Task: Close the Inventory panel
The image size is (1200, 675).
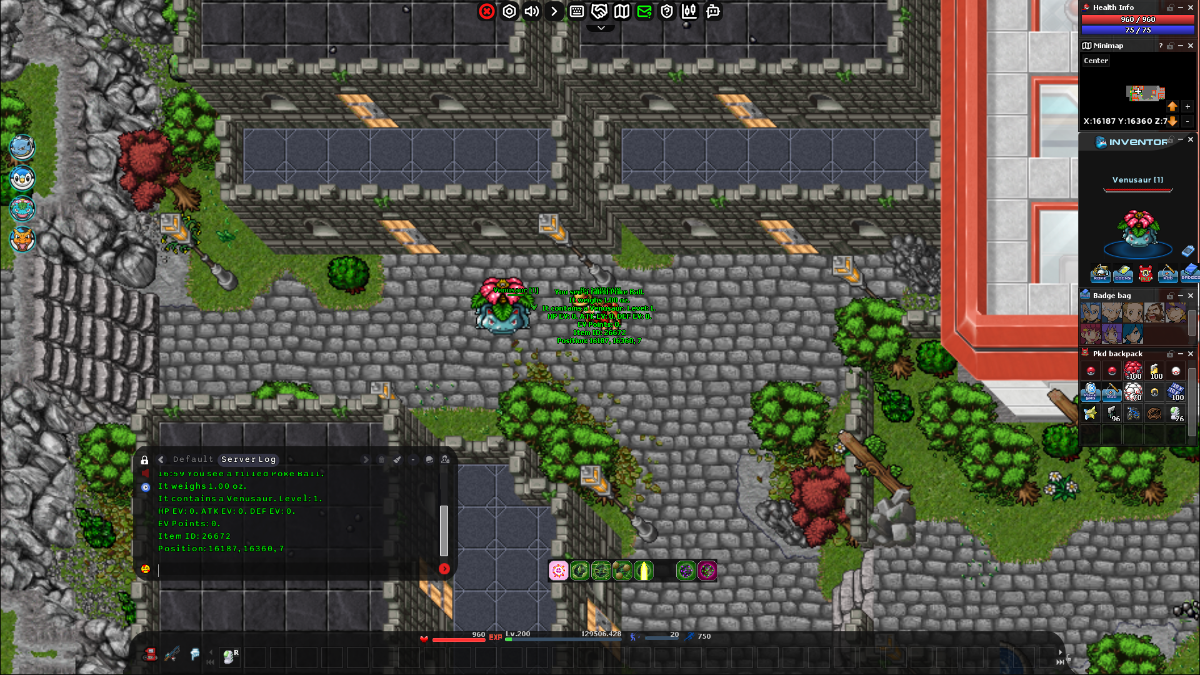Action: [1190, 141]
